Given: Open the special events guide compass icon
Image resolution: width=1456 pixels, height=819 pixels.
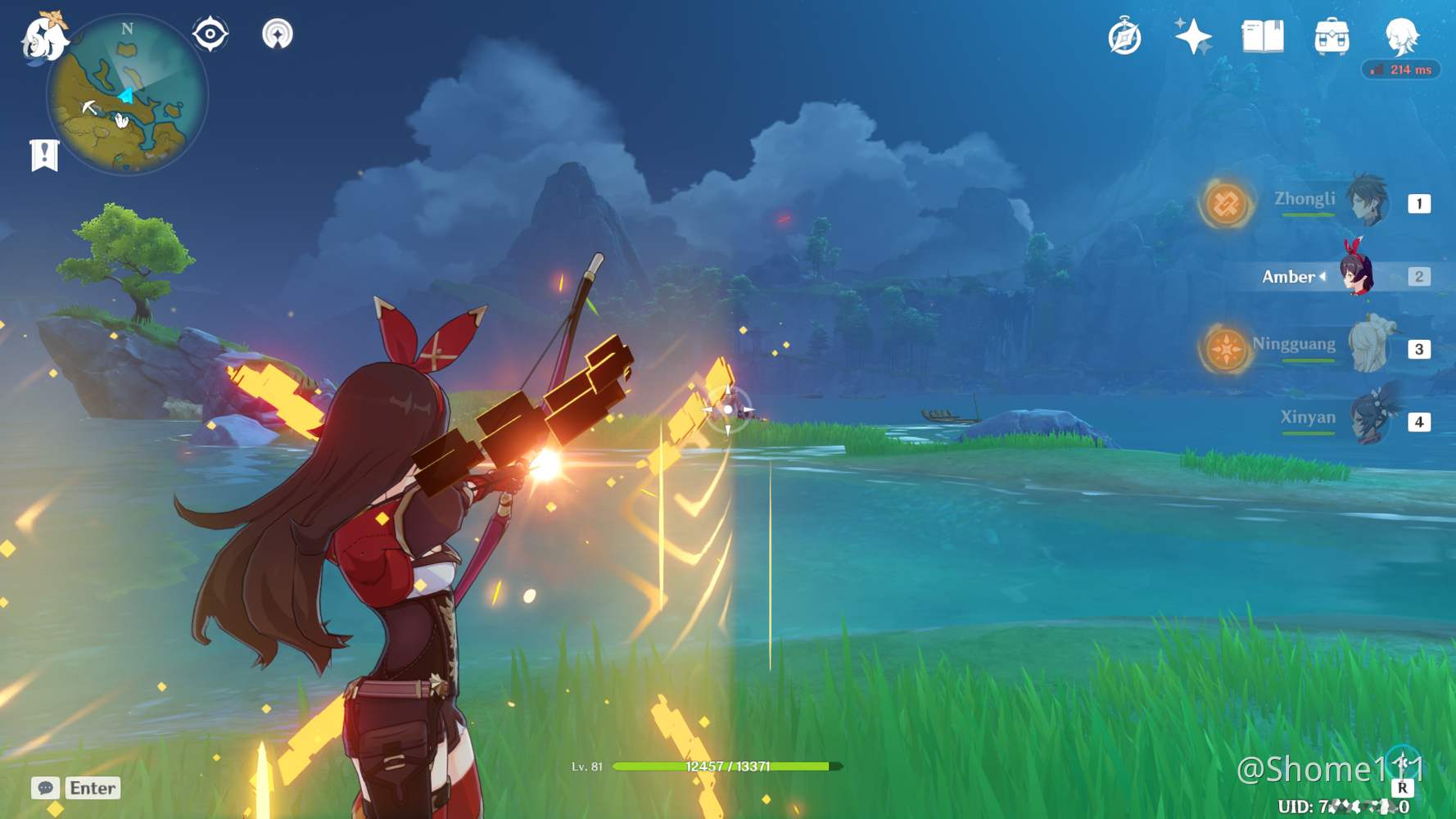Looking at the screenshot, I should [x=1124, y=36].
